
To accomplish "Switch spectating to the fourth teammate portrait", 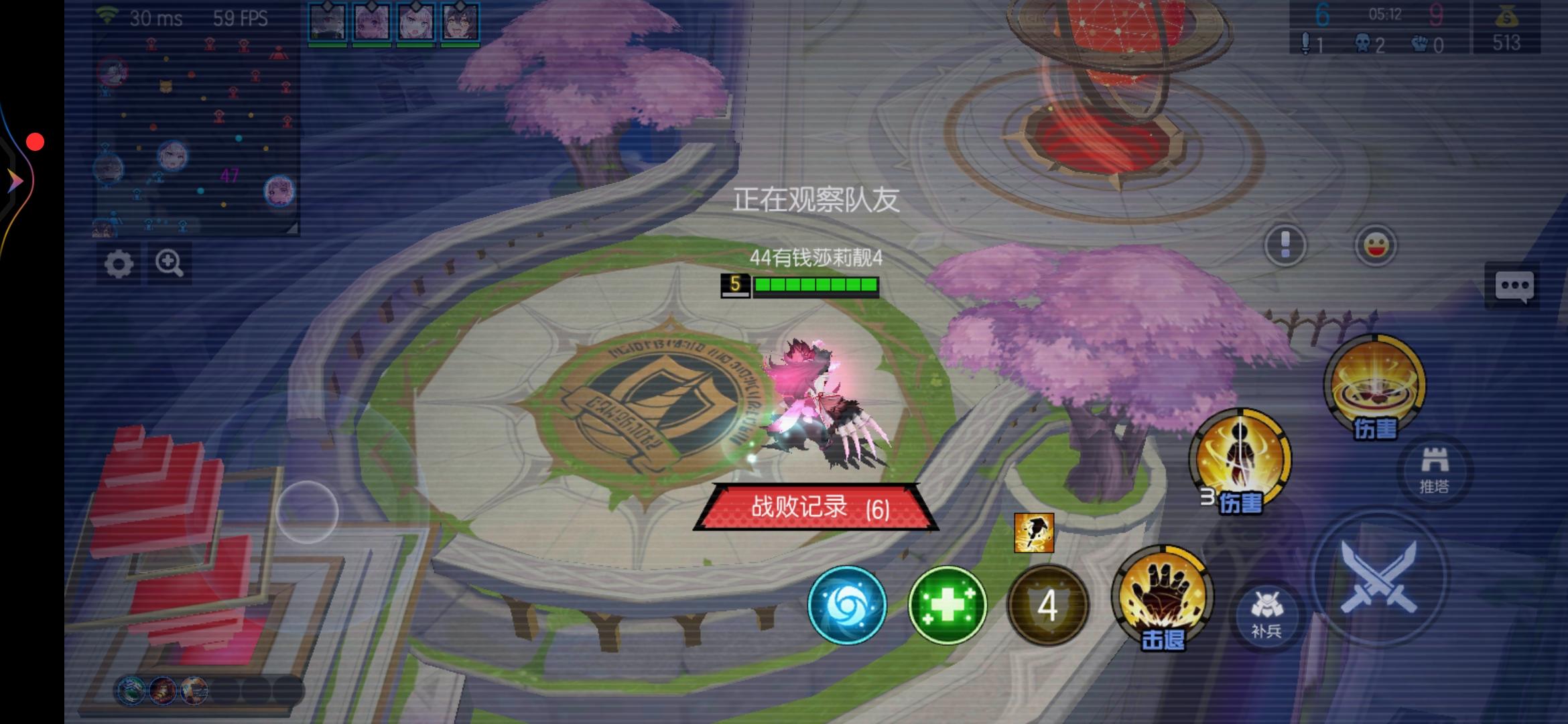I will [x=460, y=20].
